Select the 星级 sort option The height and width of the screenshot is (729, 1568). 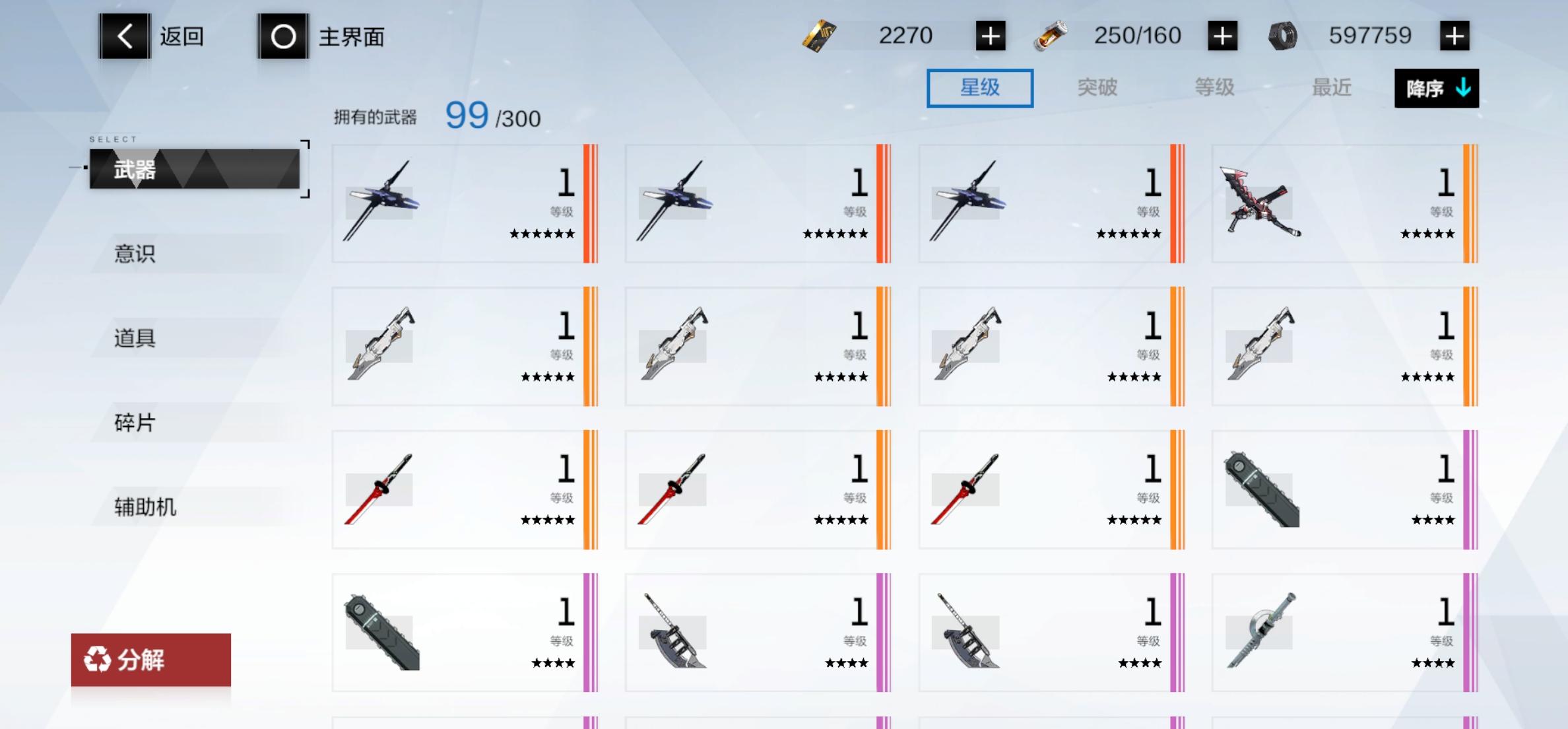coord(979,87)
